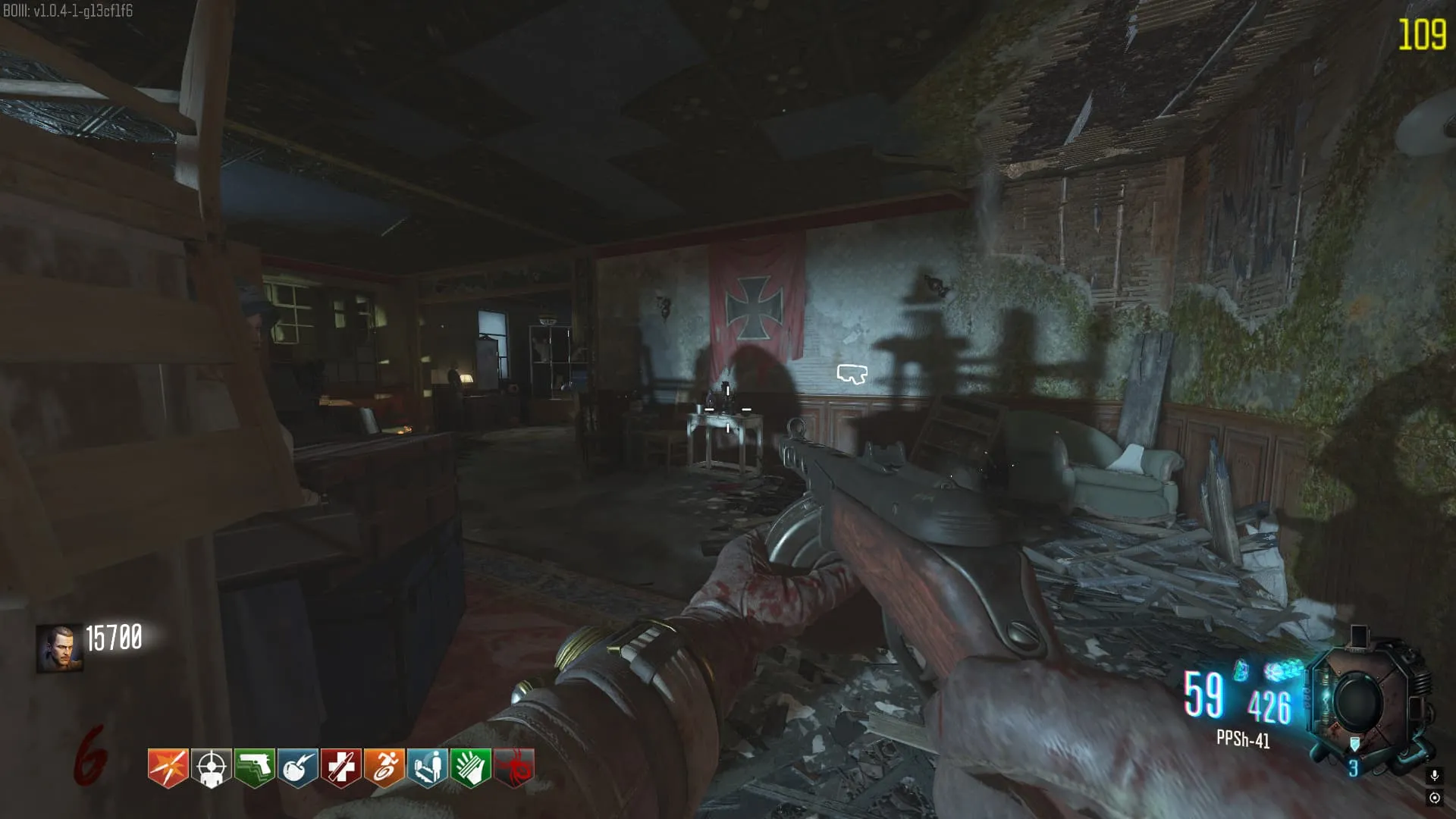This screenshot has width=1456, height=819.
Task: Select the blue cherry Electric Cherry perk
Action: [x=297, y=767]
